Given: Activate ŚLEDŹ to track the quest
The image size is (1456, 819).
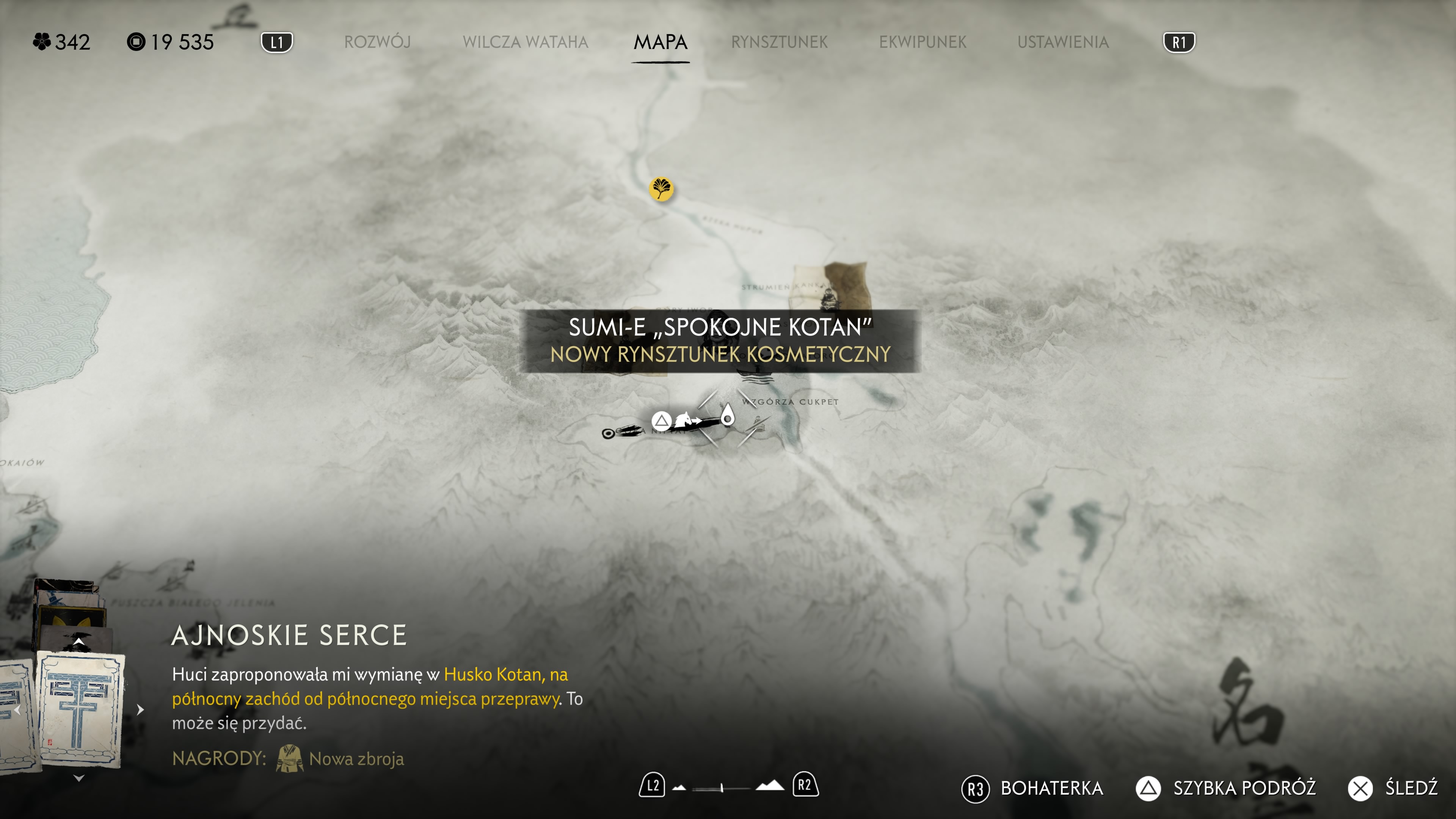Looking at the screenshot, I should pyautogui.click(x=1393, y=788).
